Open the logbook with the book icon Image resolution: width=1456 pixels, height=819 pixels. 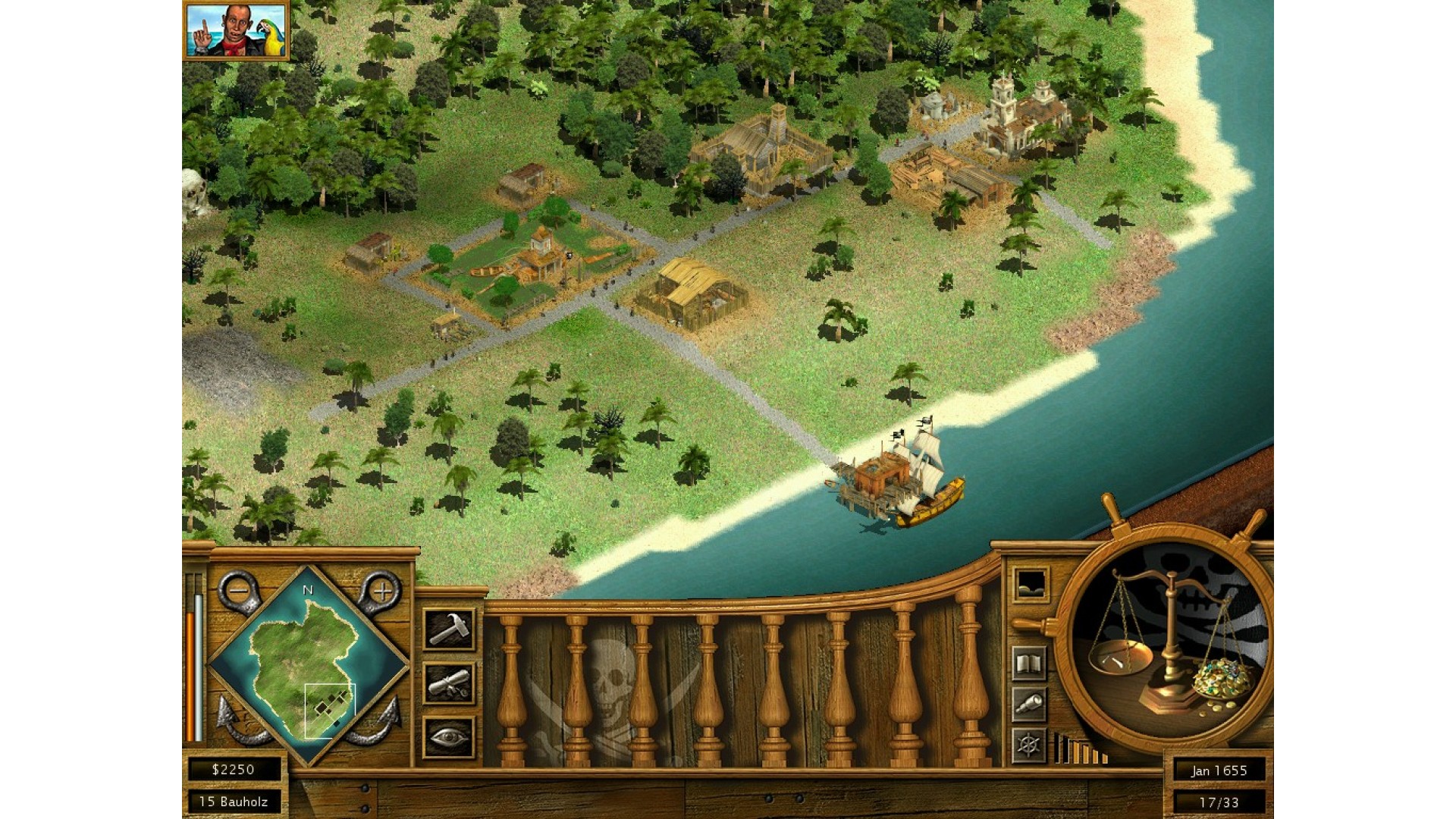click(1029, 665)
